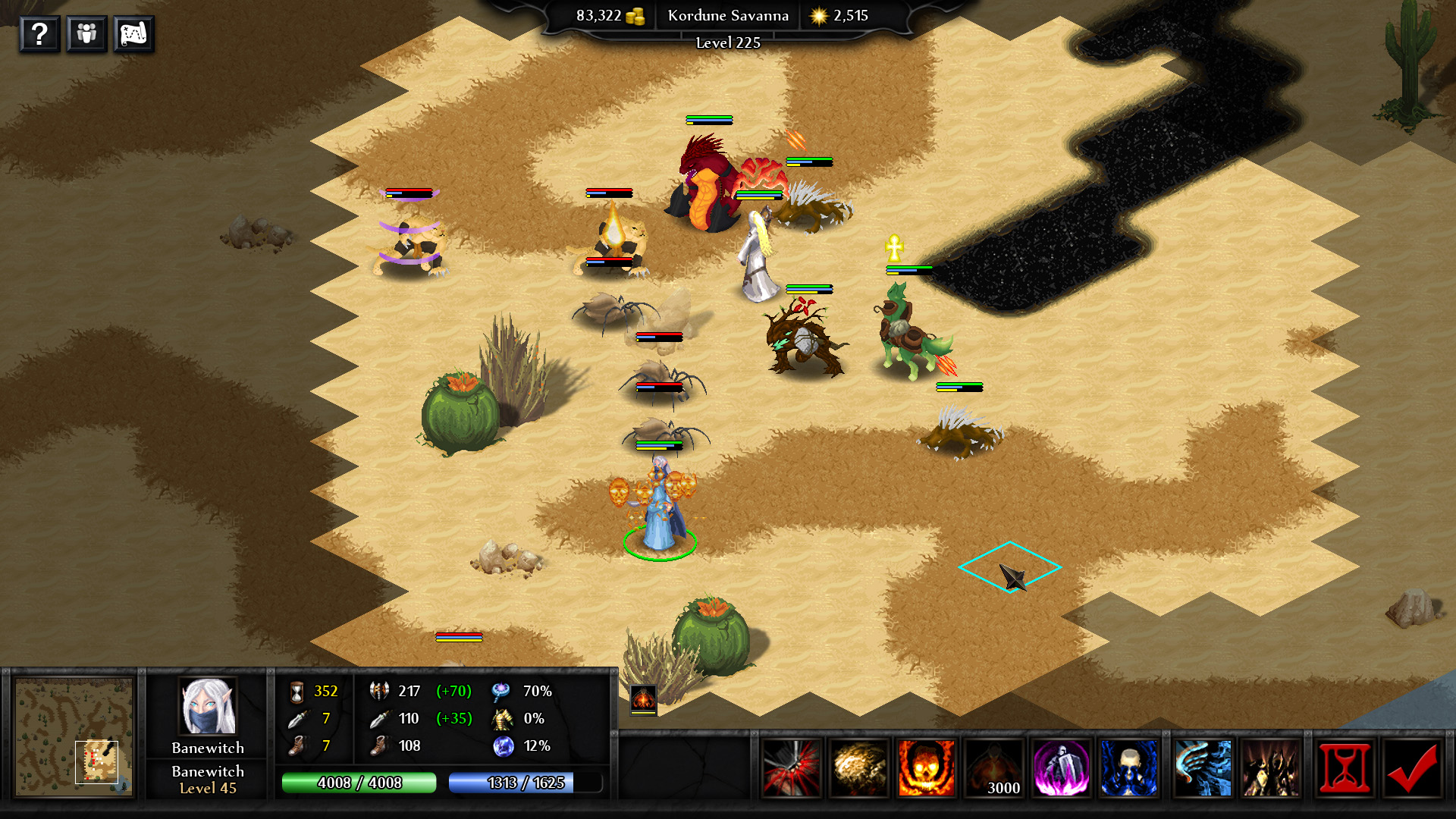Click the gold total 83,322
The width and height of the screenshot is (1456, 819).
[598, 14]
